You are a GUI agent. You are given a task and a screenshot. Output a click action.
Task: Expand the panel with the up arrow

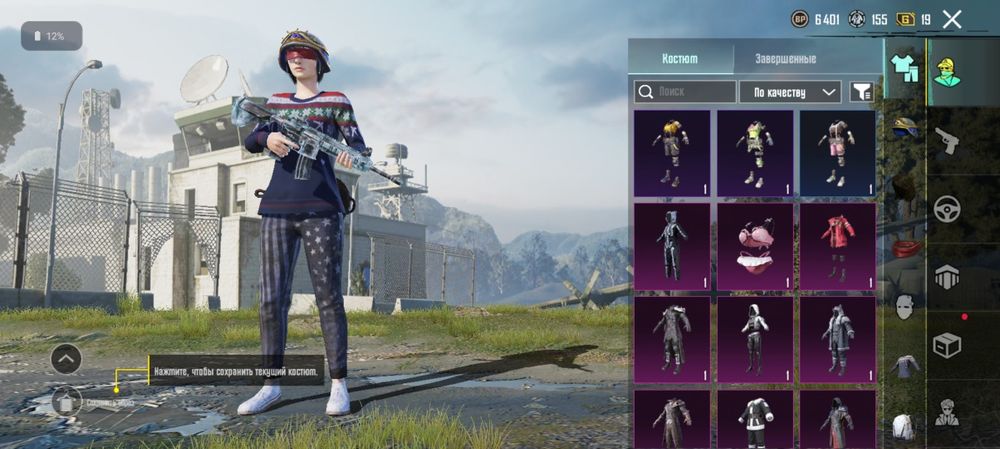point(66,357)
